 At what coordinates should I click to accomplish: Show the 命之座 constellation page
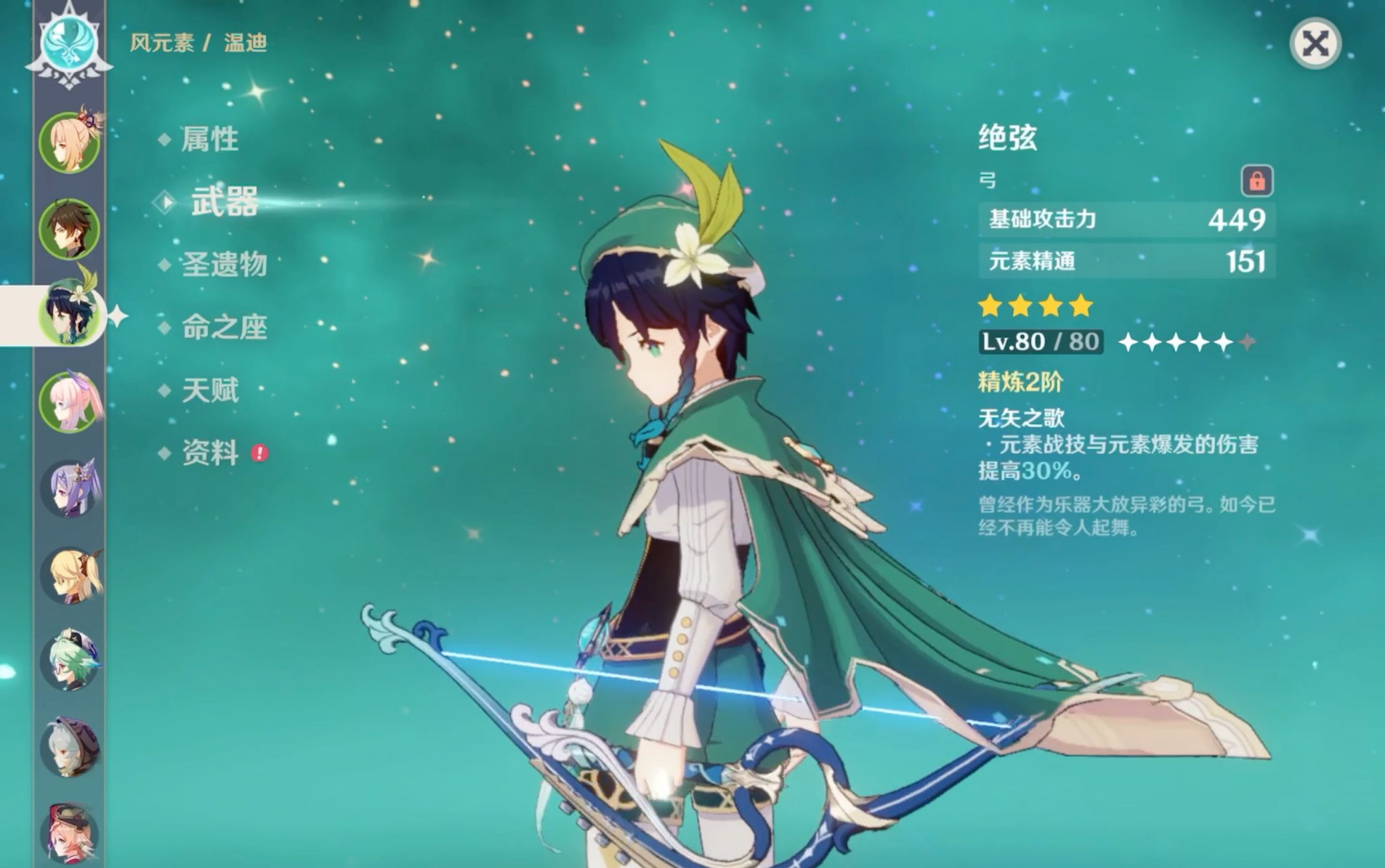coord(224,328)
